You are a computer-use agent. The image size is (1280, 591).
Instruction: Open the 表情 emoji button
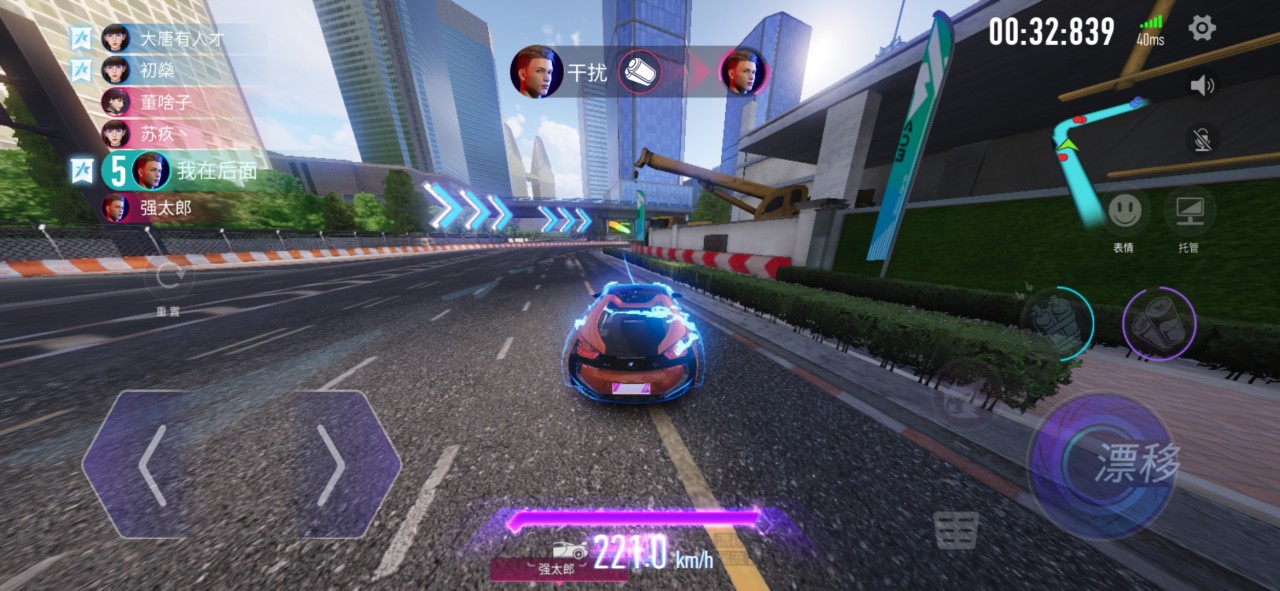coord(1124,211)
